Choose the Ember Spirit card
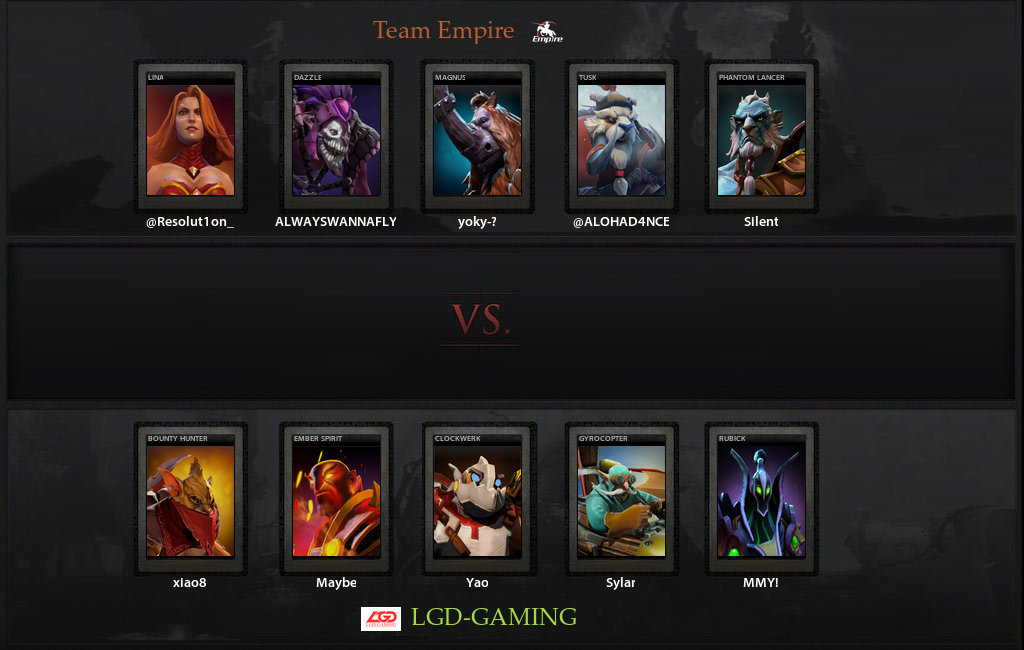This screenshot has height=650, width=1024. tap(336, 499)
